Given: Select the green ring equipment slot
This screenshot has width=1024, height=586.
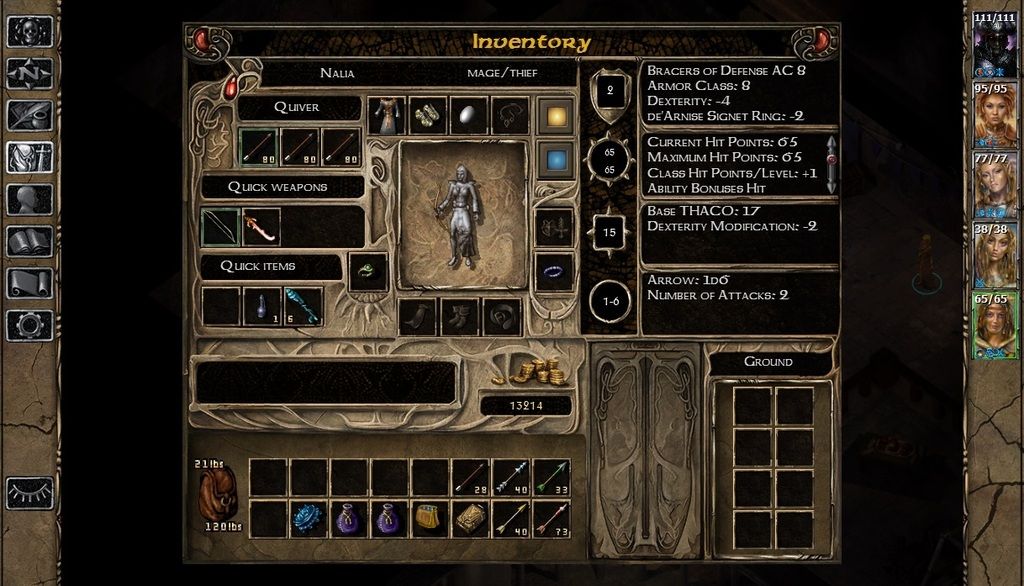Looking at the screenshot, I should tap(367, 272).
